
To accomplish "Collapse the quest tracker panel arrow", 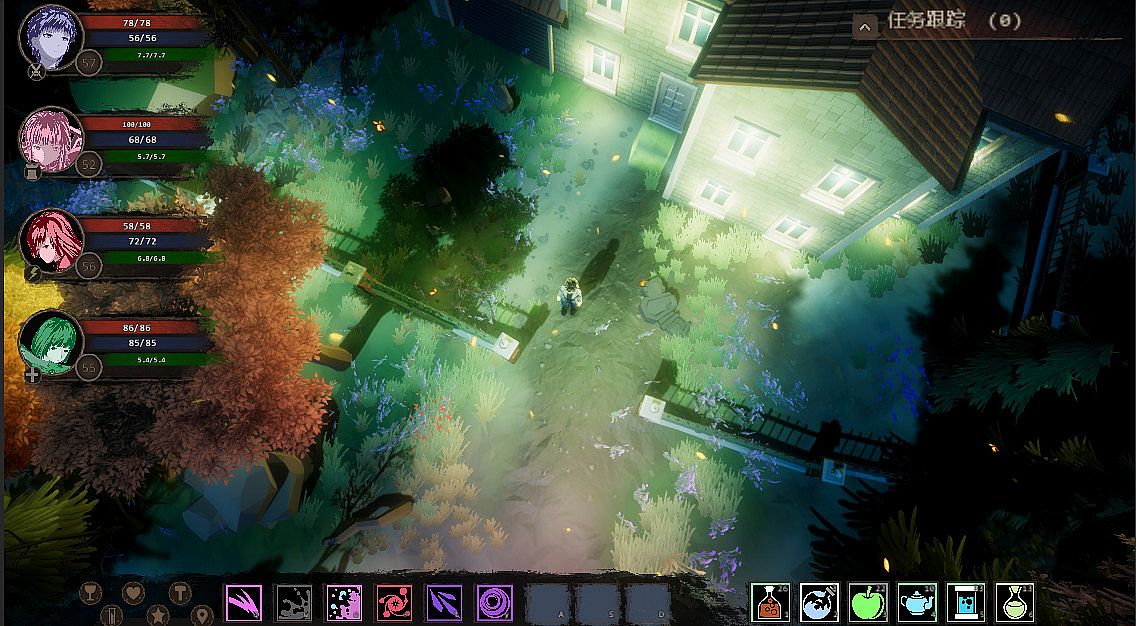I will (865, 27).
